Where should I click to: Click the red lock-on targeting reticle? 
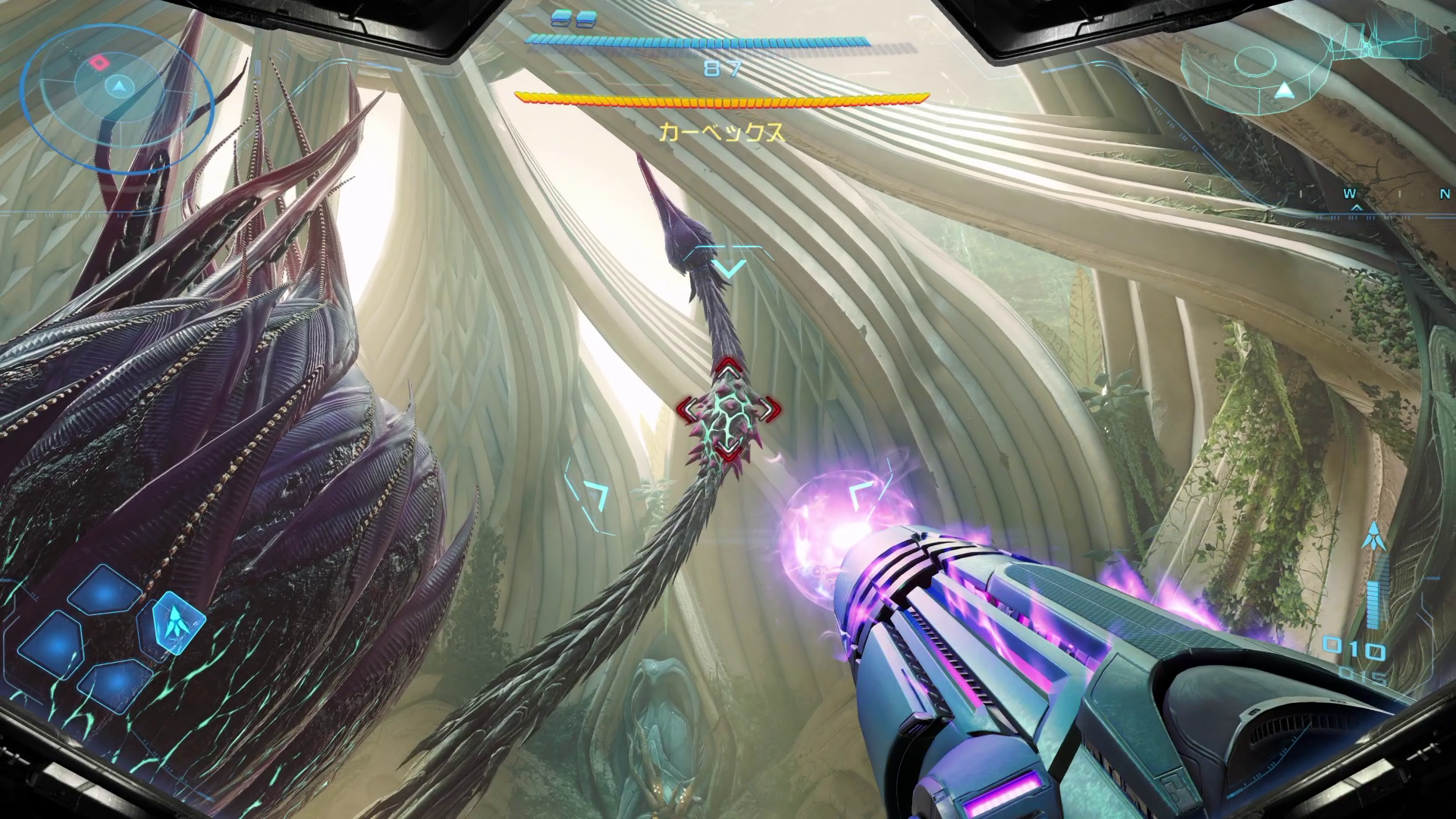728,410
